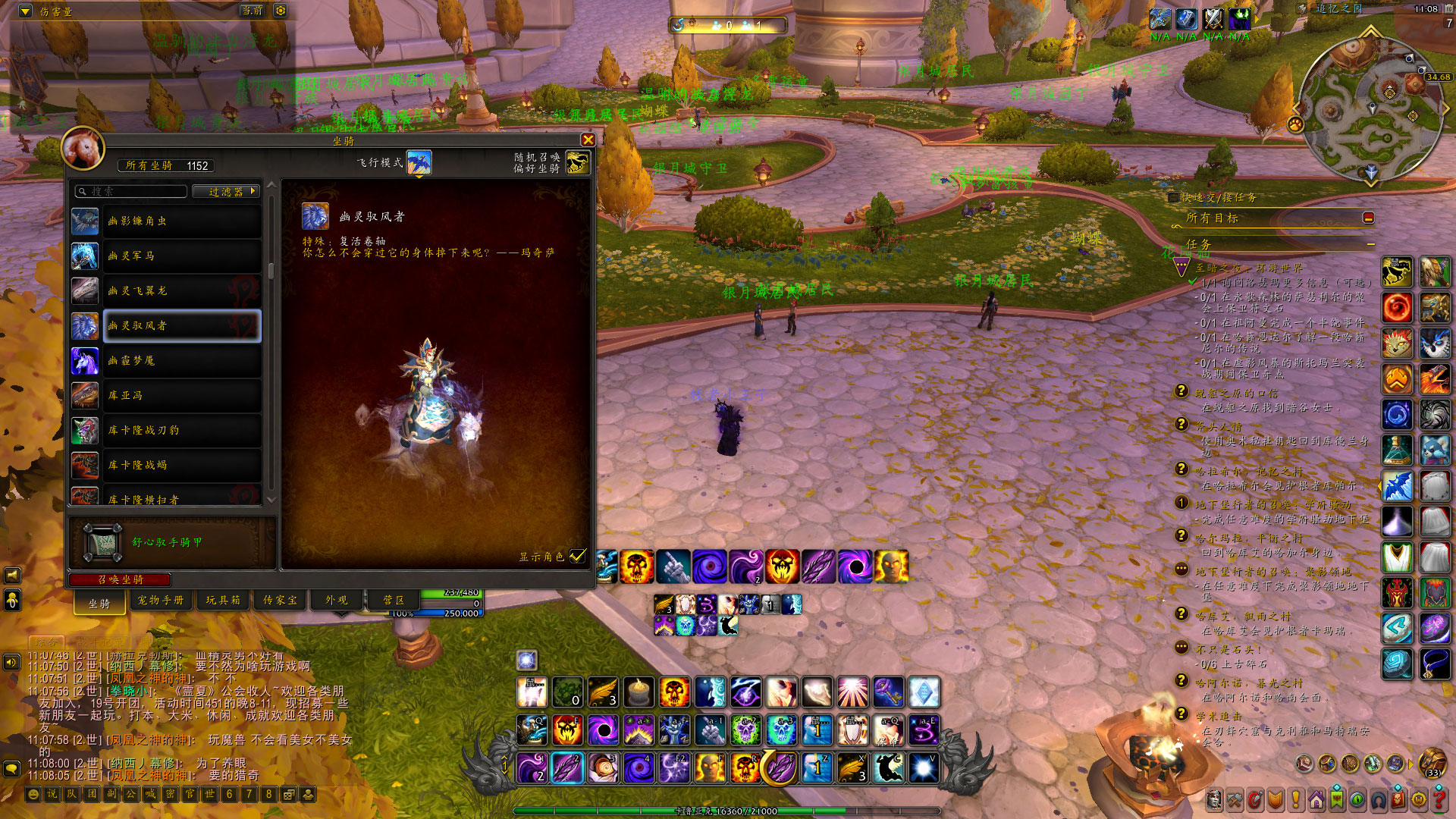1456x819 pixels.
Task: Close the mount journal window
Action: click(x=588, y=140)
